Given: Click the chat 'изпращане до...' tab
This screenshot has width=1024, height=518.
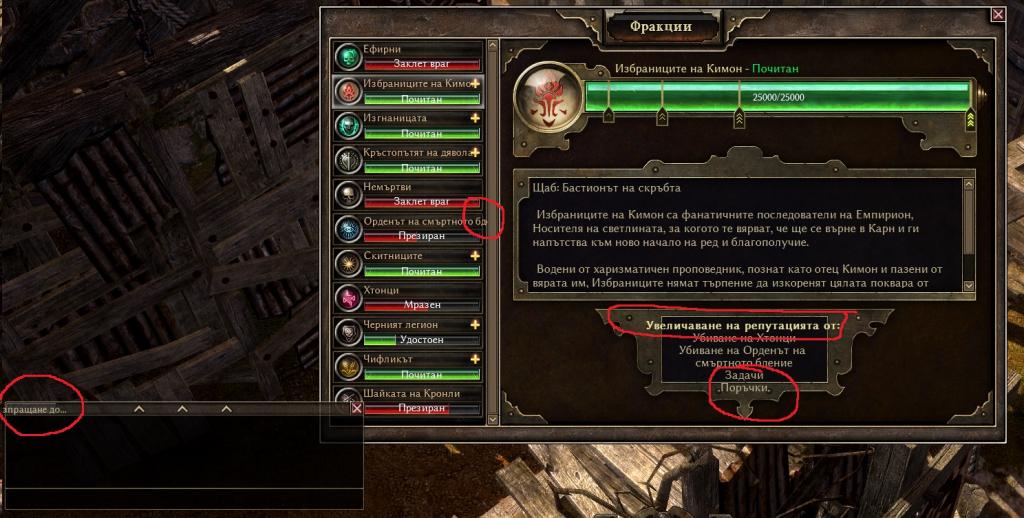Looking at the screenshot, I should coord(35,409).
